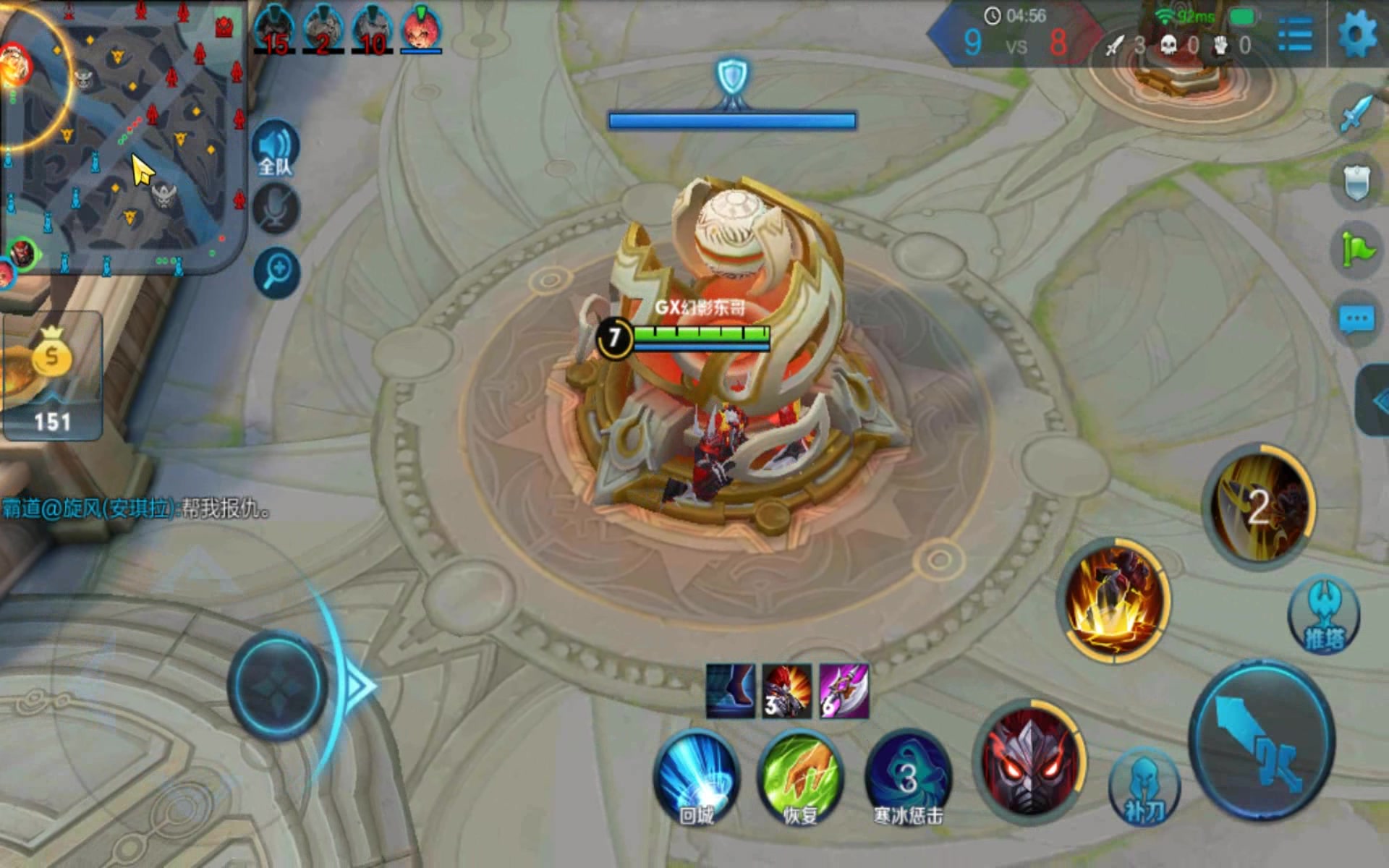1389x868 pixels.
Task: Click the minimap magnifier zoom button
Action: (x=277, y=273)
